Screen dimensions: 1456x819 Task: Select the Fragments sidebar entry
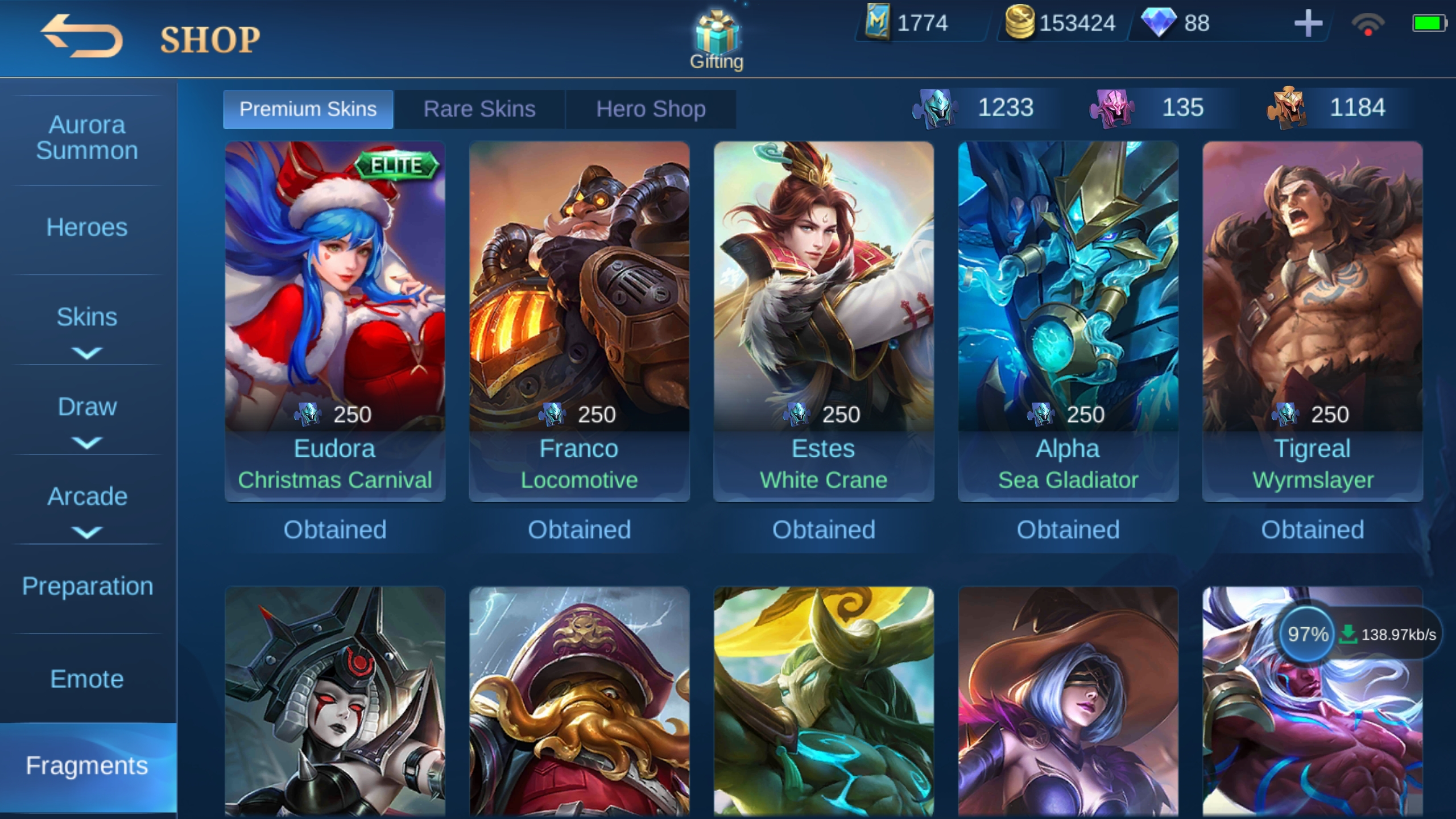87,766
